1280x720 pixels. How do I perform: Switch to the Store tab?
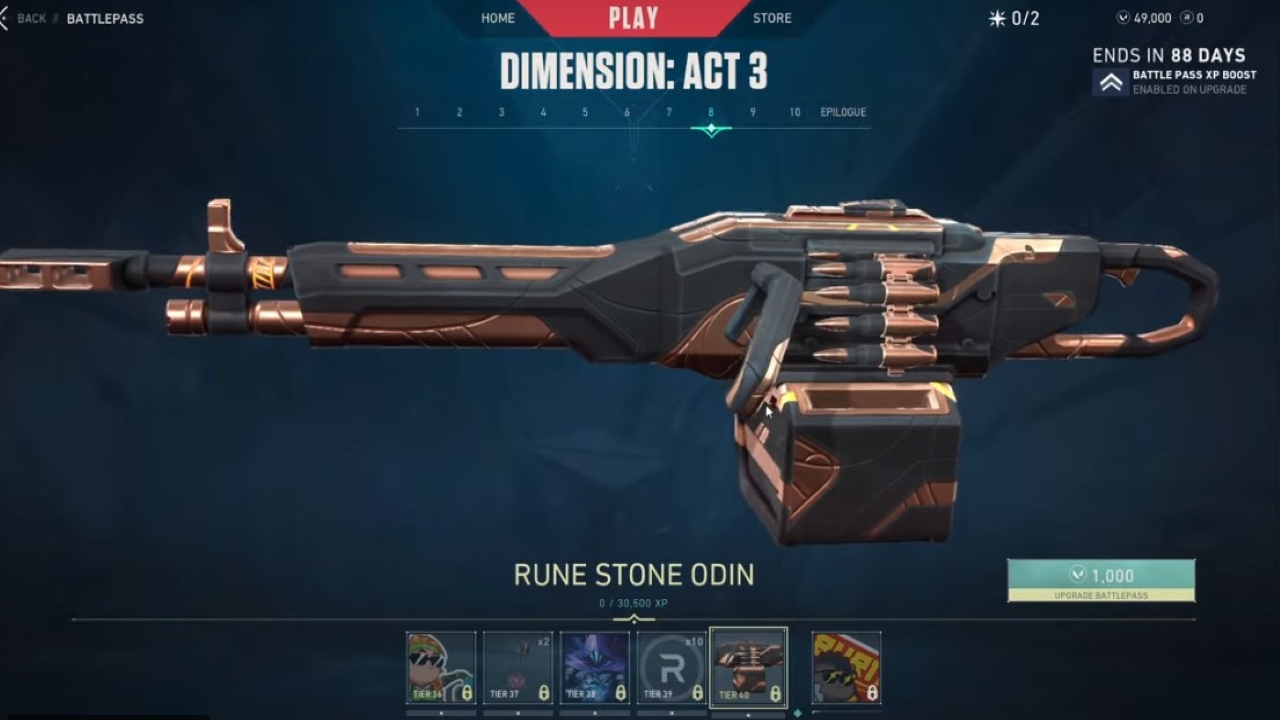(772, 18)
